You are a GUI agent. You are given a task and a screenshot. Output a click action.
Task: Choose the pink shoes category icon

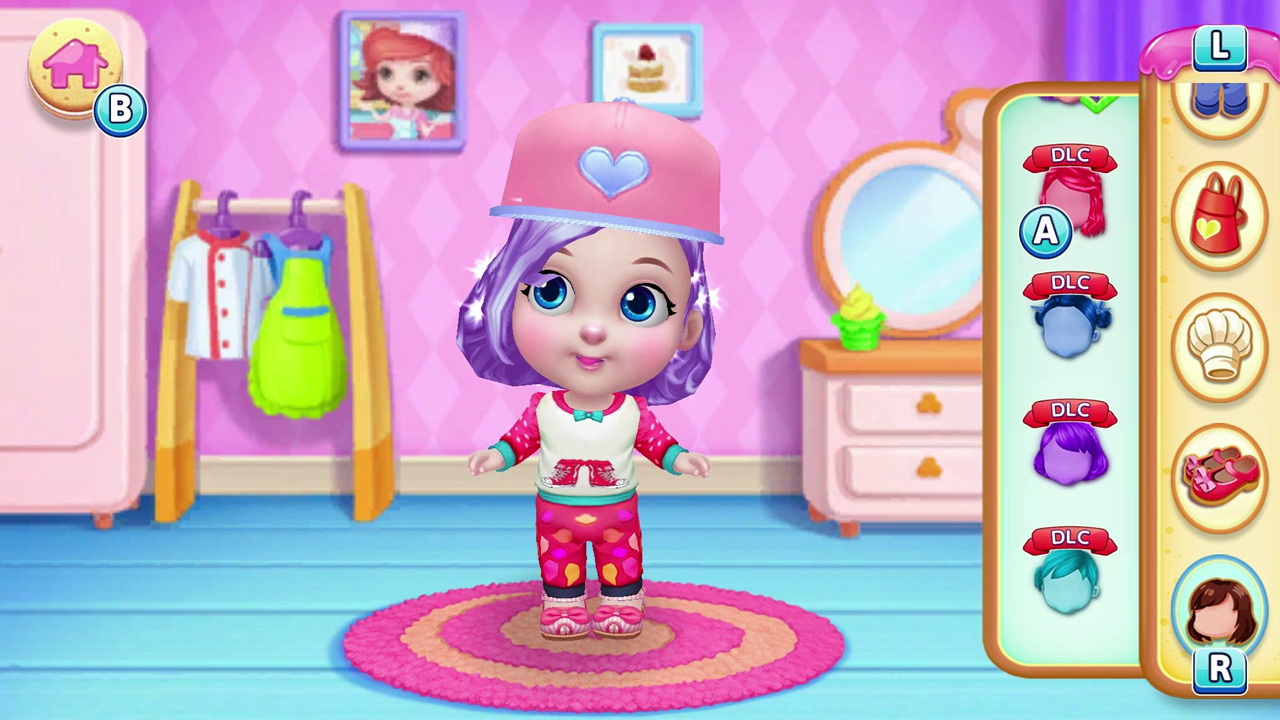(1222, 477)
